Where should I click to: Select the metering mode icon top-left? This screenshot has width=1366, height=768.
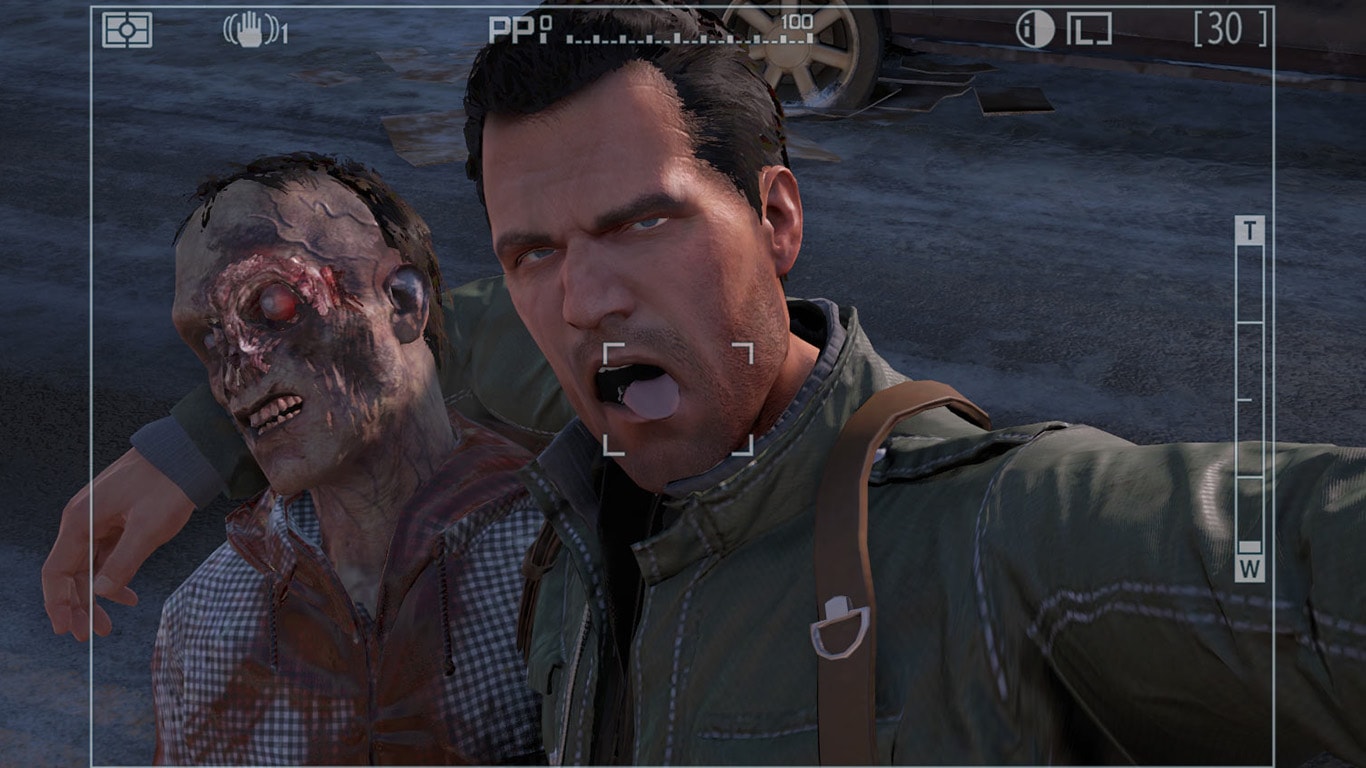(x=129, y=30)
